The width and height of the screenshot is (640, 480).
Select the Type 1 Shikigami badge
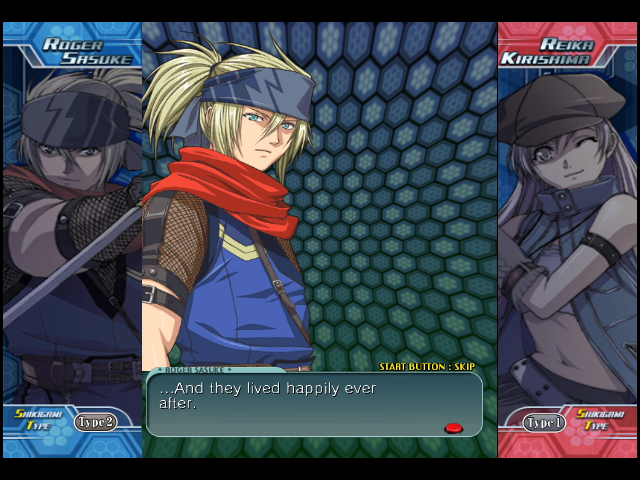click(x=544, y=423)
